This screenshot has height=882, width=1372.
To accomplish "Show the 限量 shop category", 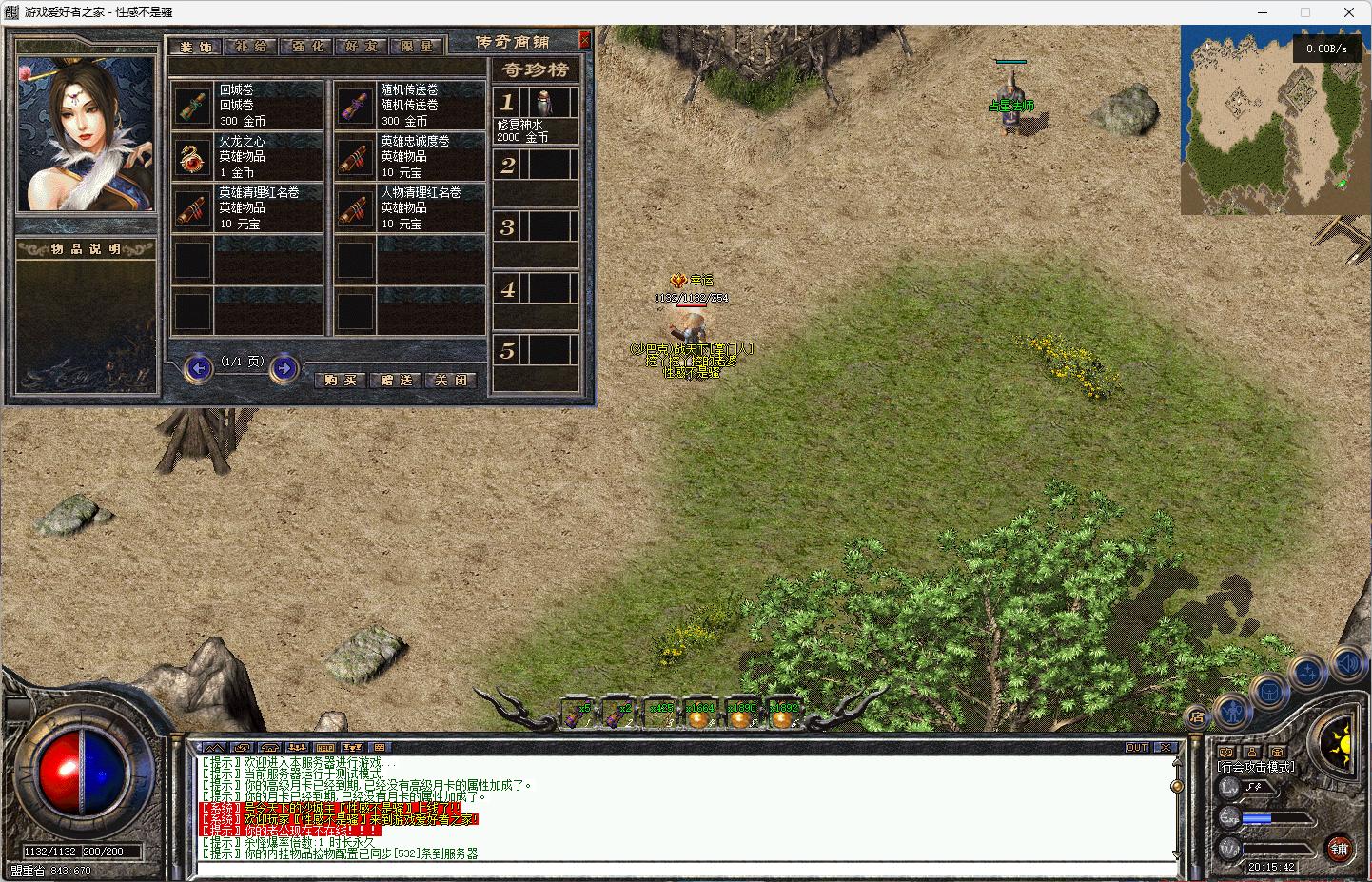I will [417, 47].
